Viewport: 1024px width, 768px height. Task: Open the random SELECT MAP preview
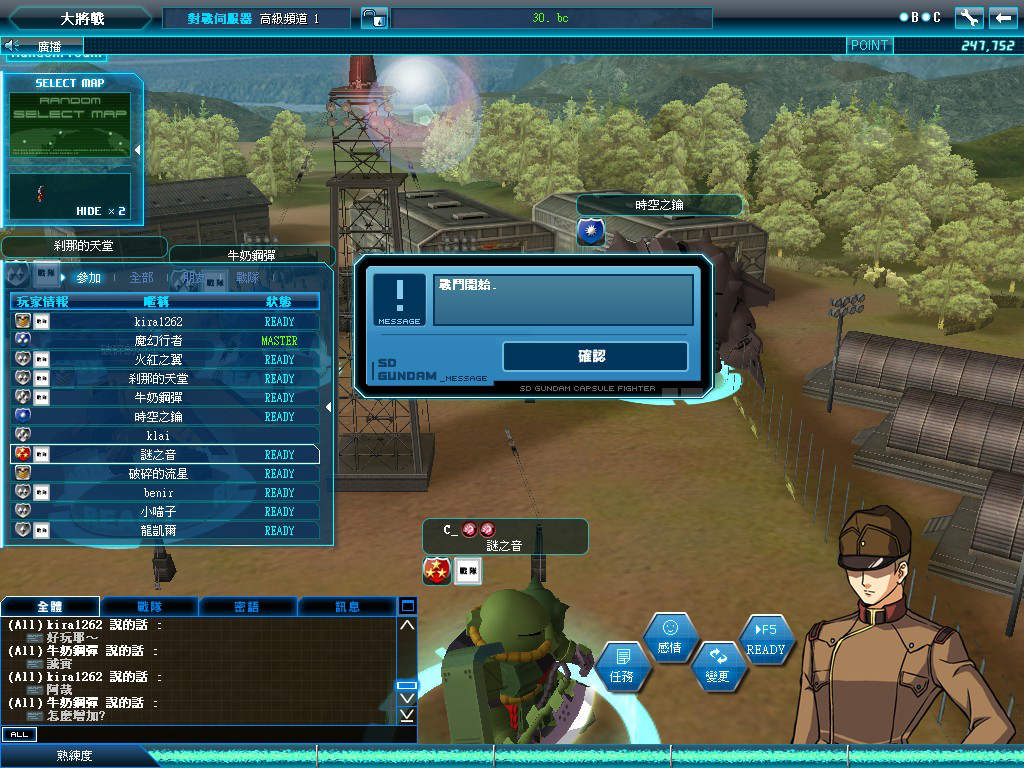click(70, 125)
